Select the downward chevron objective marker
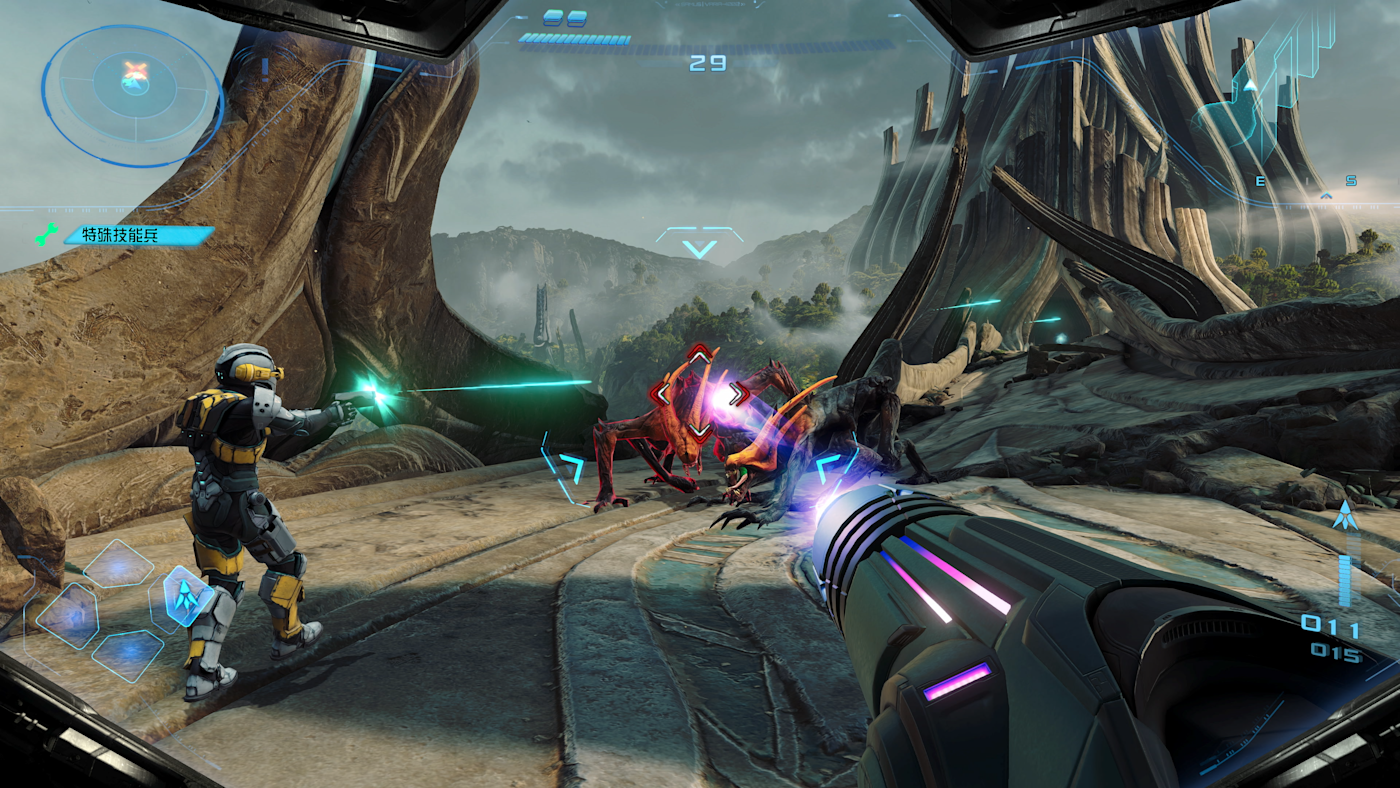 point(699,245)
